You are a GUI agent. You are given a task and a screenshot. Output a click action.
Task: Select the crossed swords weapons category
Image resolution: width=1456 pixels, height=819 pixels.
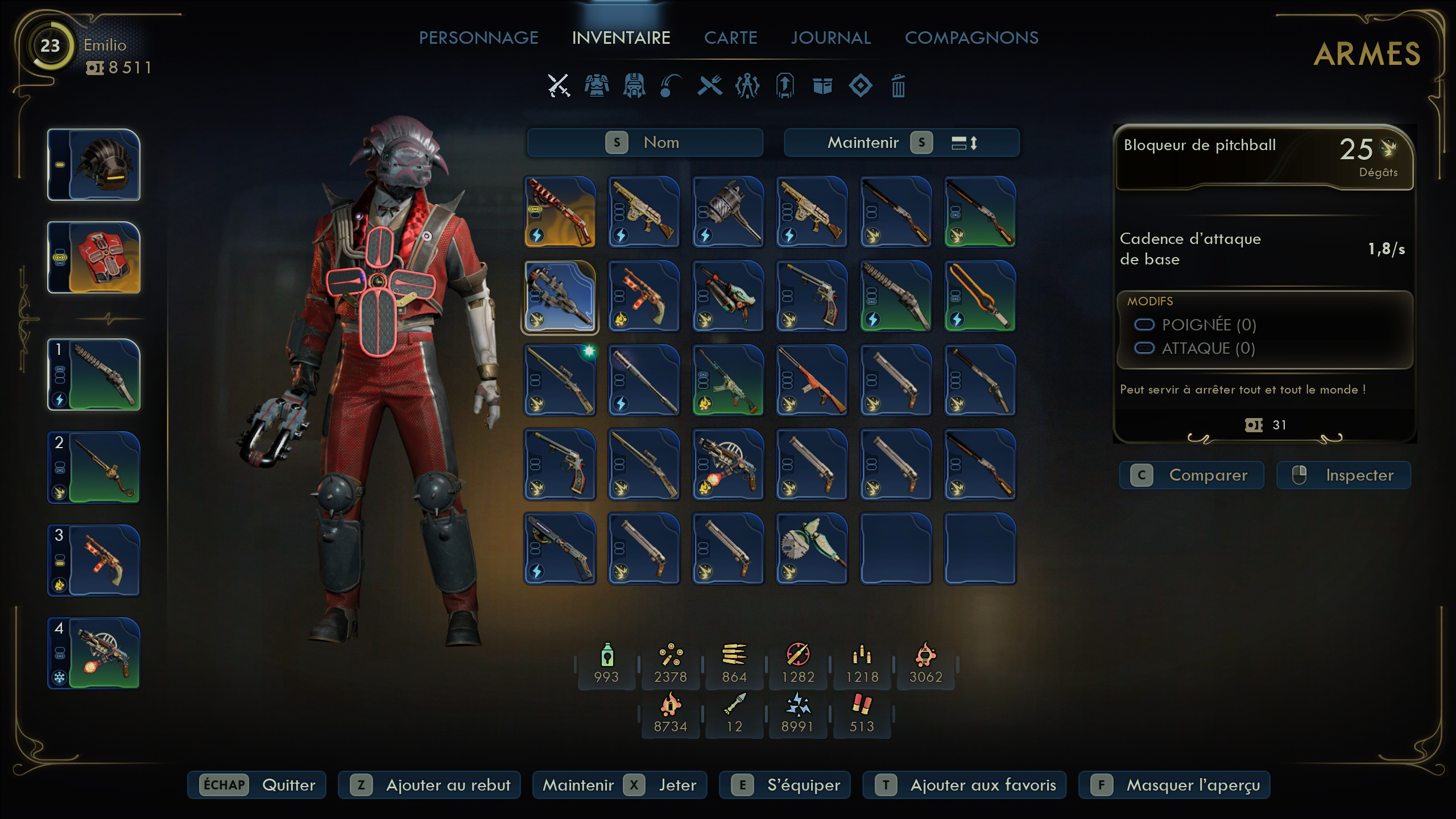pos(559,86)
